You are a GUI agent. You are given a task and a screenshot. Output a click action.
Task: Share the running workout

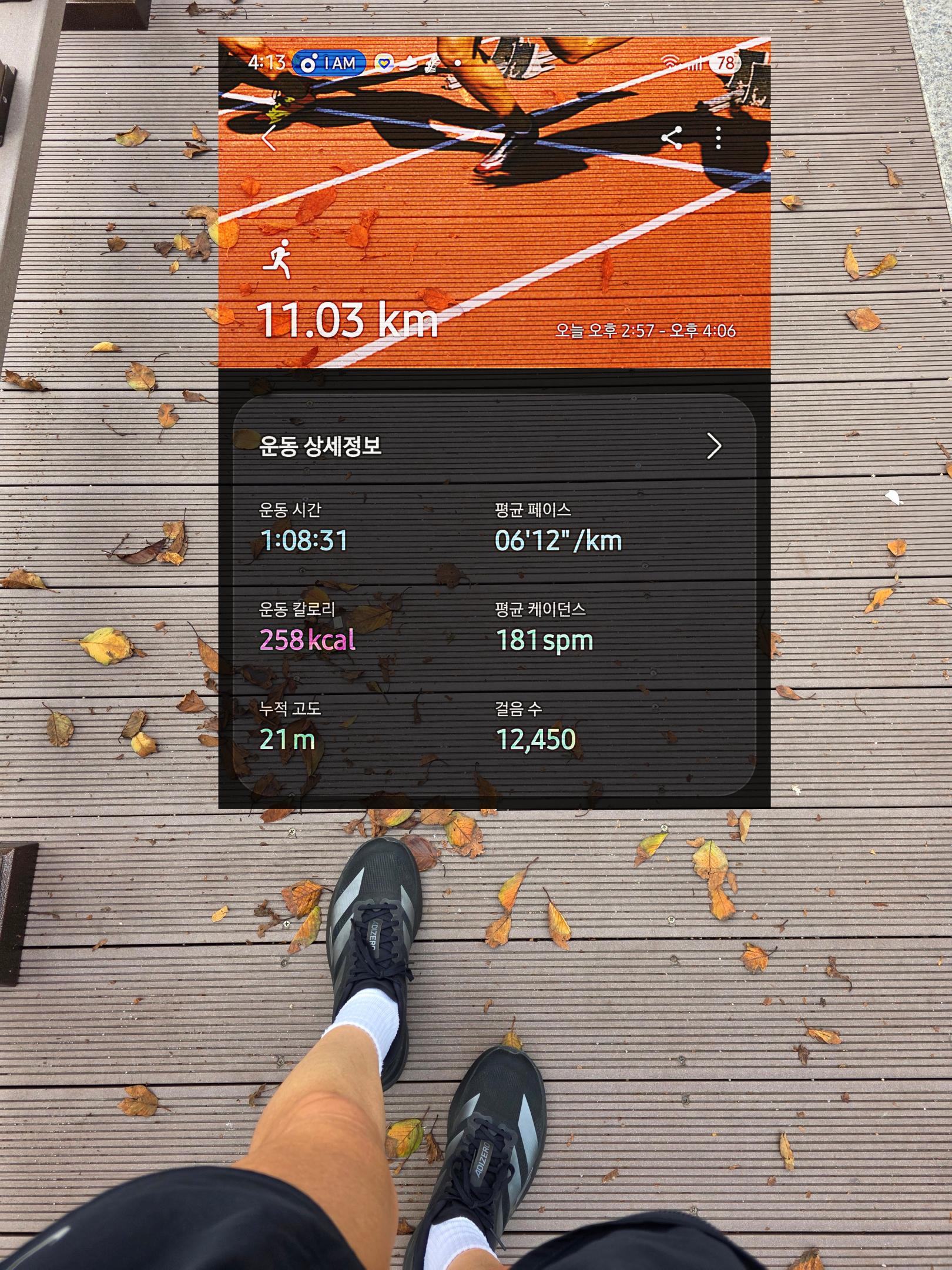[x=672, y=139]
